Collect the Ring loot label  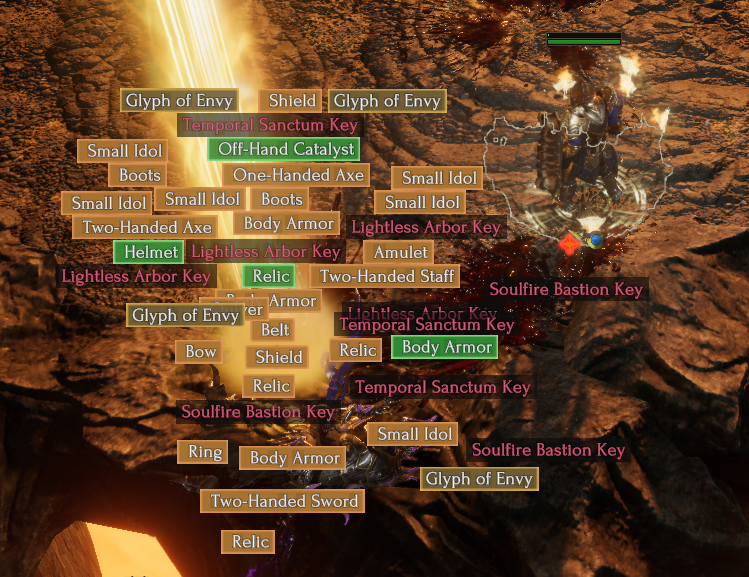[205, 452]
